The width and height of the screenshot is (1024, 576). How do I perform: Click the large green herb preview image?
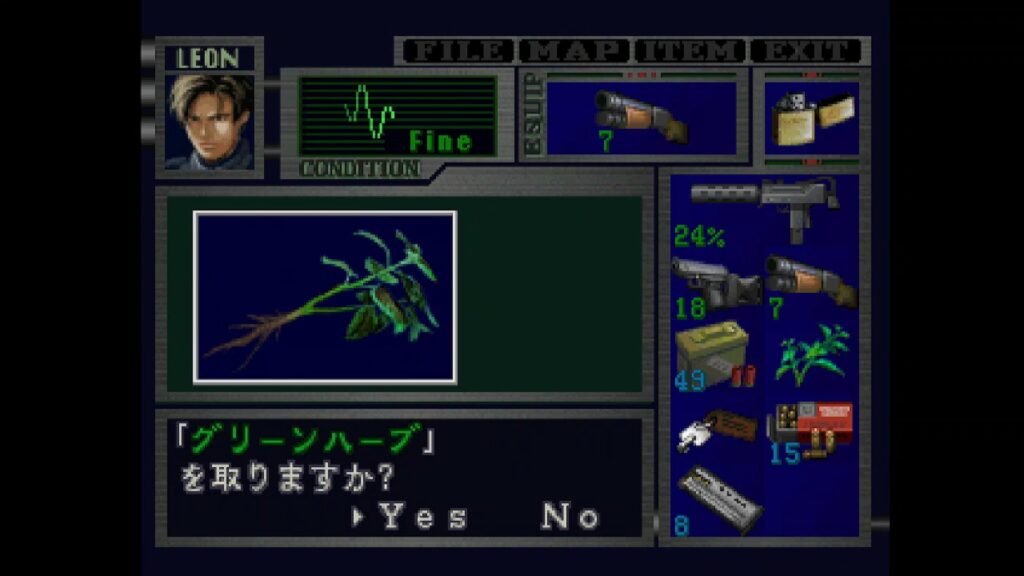tap(325, 297)
